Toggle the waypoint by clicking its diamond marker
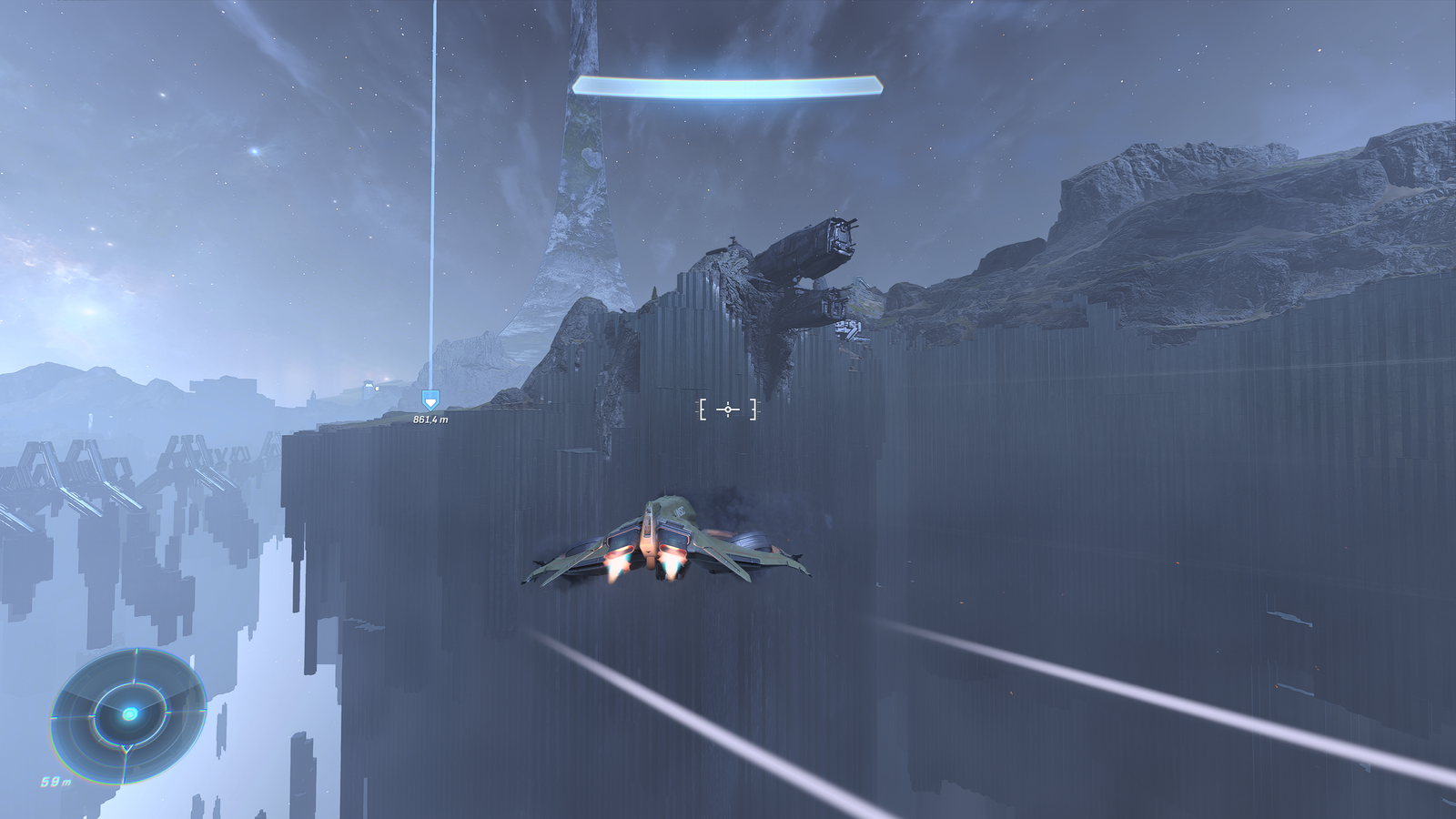Viewport: 1456px width, 819px height. [x=431, y=398]
